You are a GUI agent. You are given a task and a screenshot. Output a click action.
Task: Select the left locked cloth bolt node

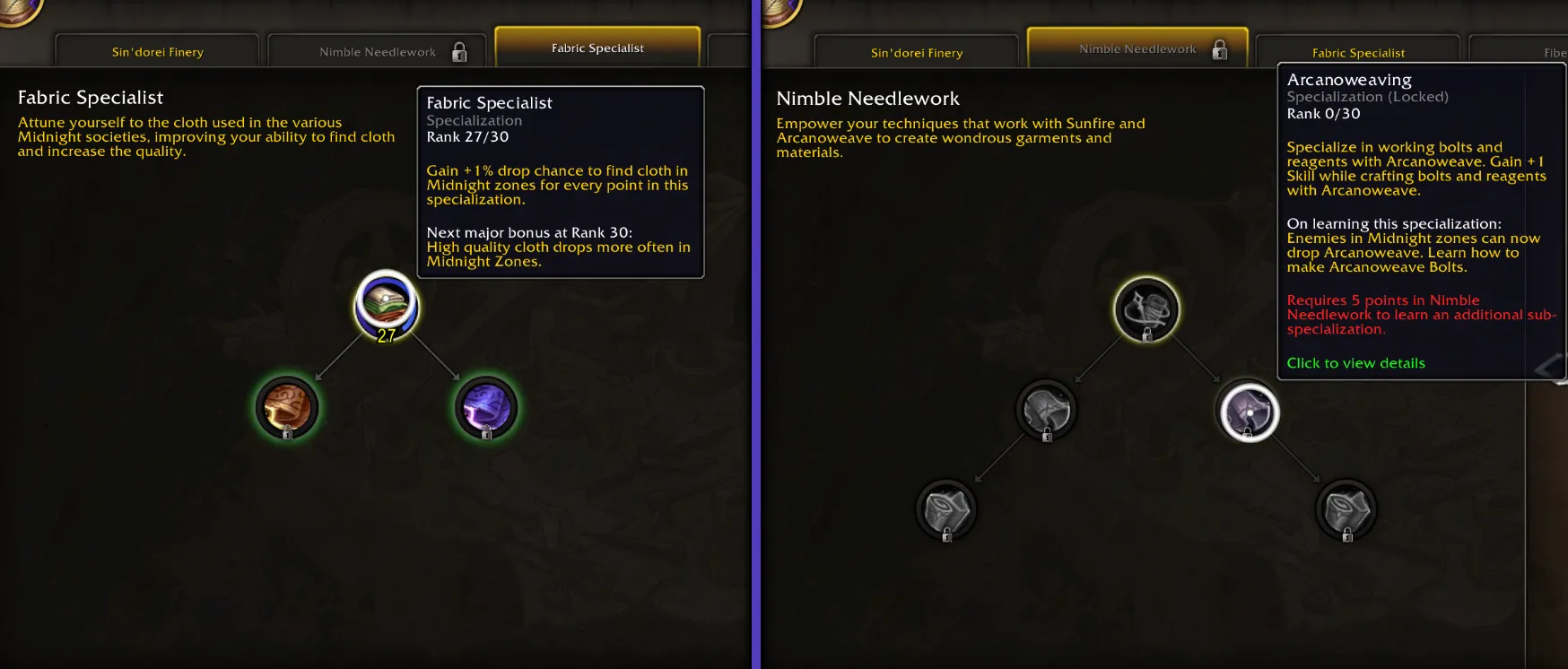(x=946, y=509)
